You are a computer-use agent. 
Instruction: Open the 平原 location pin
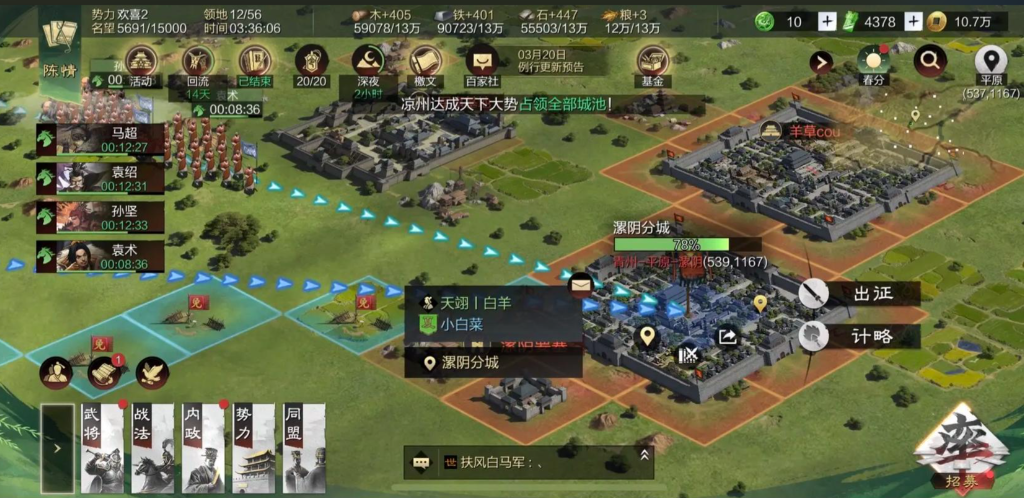[x=991, y=63]
